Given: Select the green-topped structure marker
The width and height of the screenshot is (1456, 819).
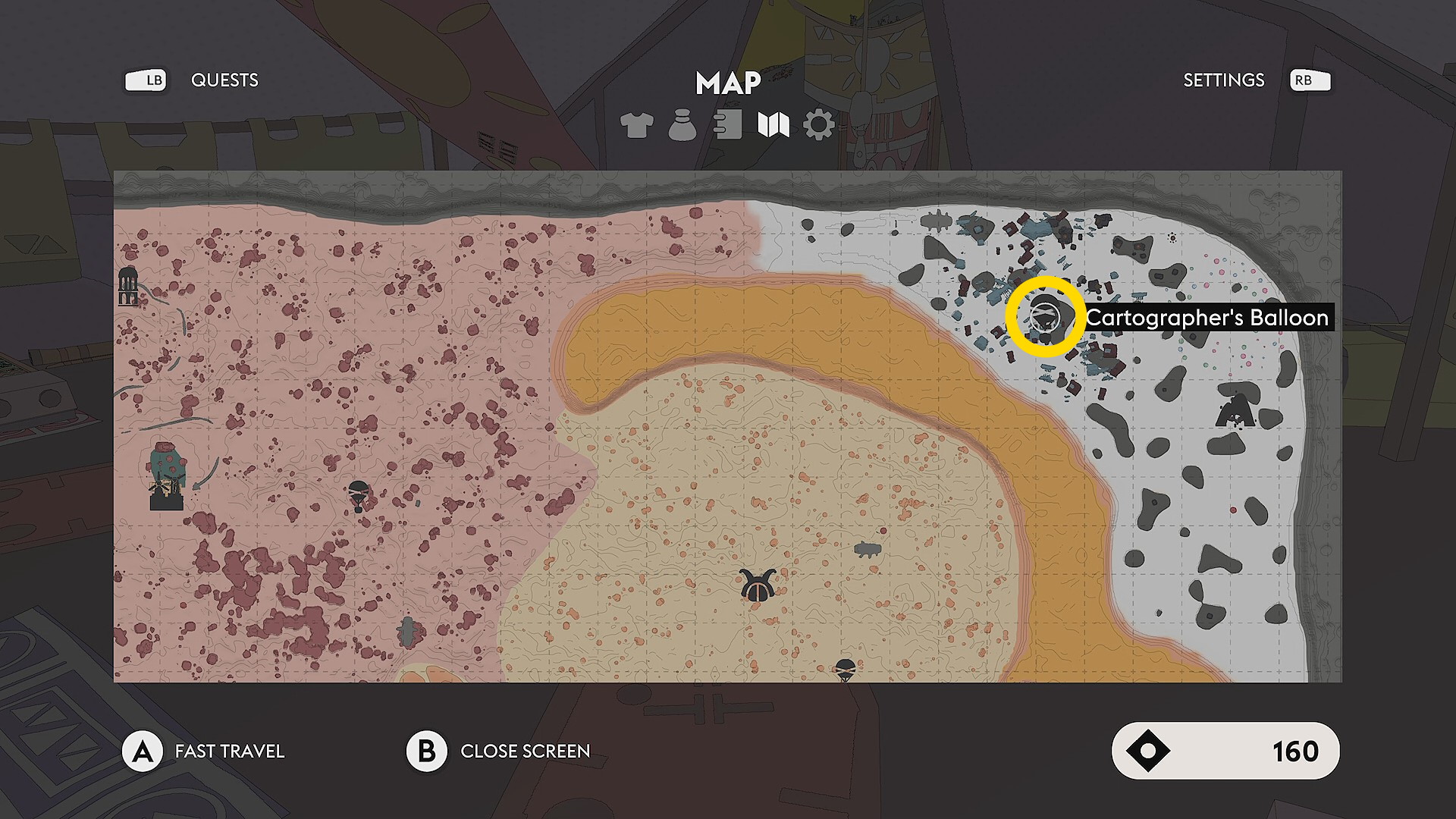Looking at the screenshot, I should tap(167, 476).
